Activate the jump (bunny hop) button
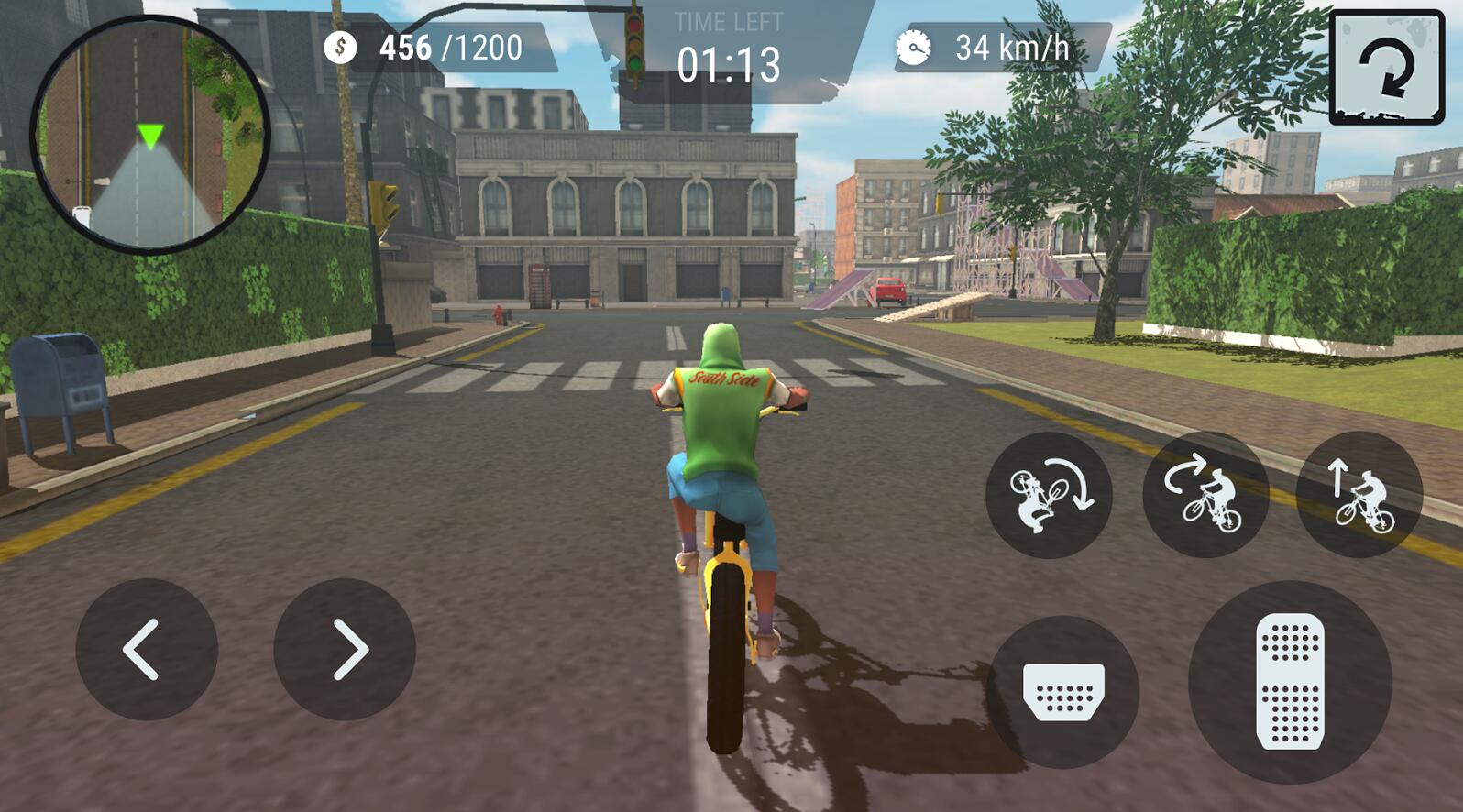The height and width of the screenshot is (812, 1463). (1359, 495)
